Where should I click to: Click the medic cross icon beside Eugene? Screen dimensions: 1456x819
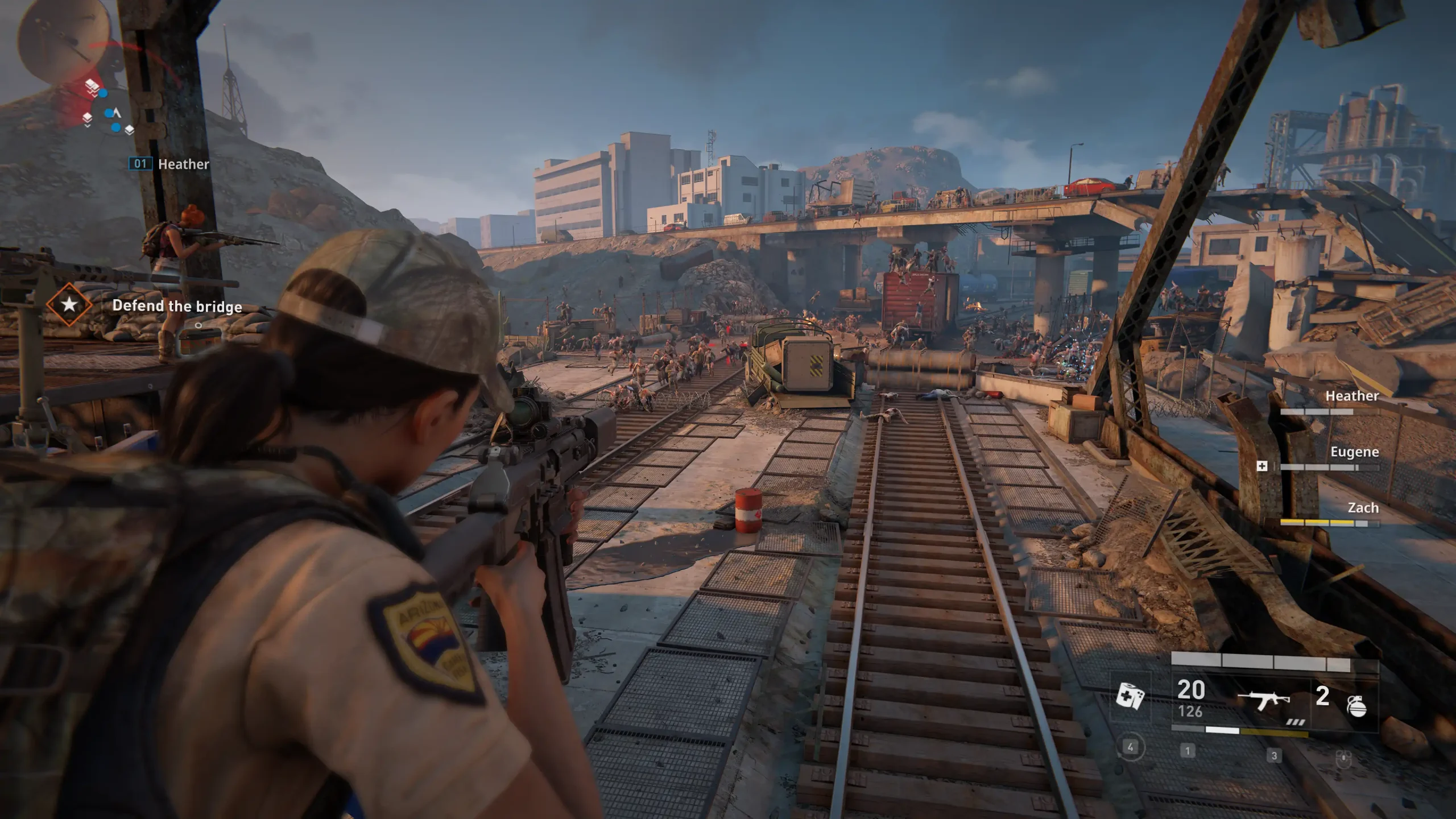(1261, 466)
